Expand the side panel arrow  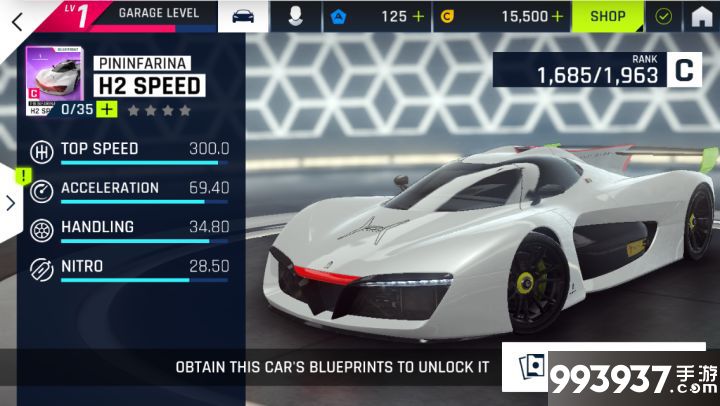[10, 203]
